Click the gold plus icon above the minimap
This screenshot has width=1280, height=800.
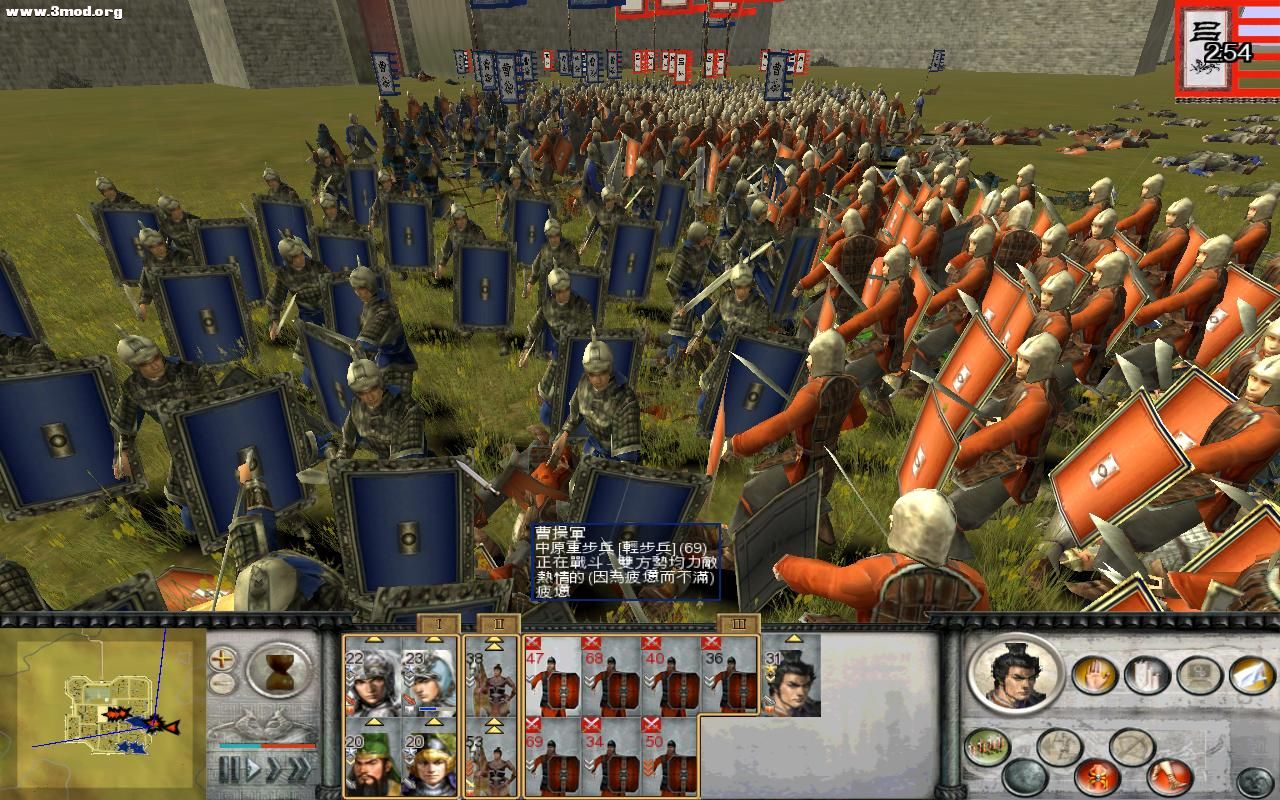(222, 658)
